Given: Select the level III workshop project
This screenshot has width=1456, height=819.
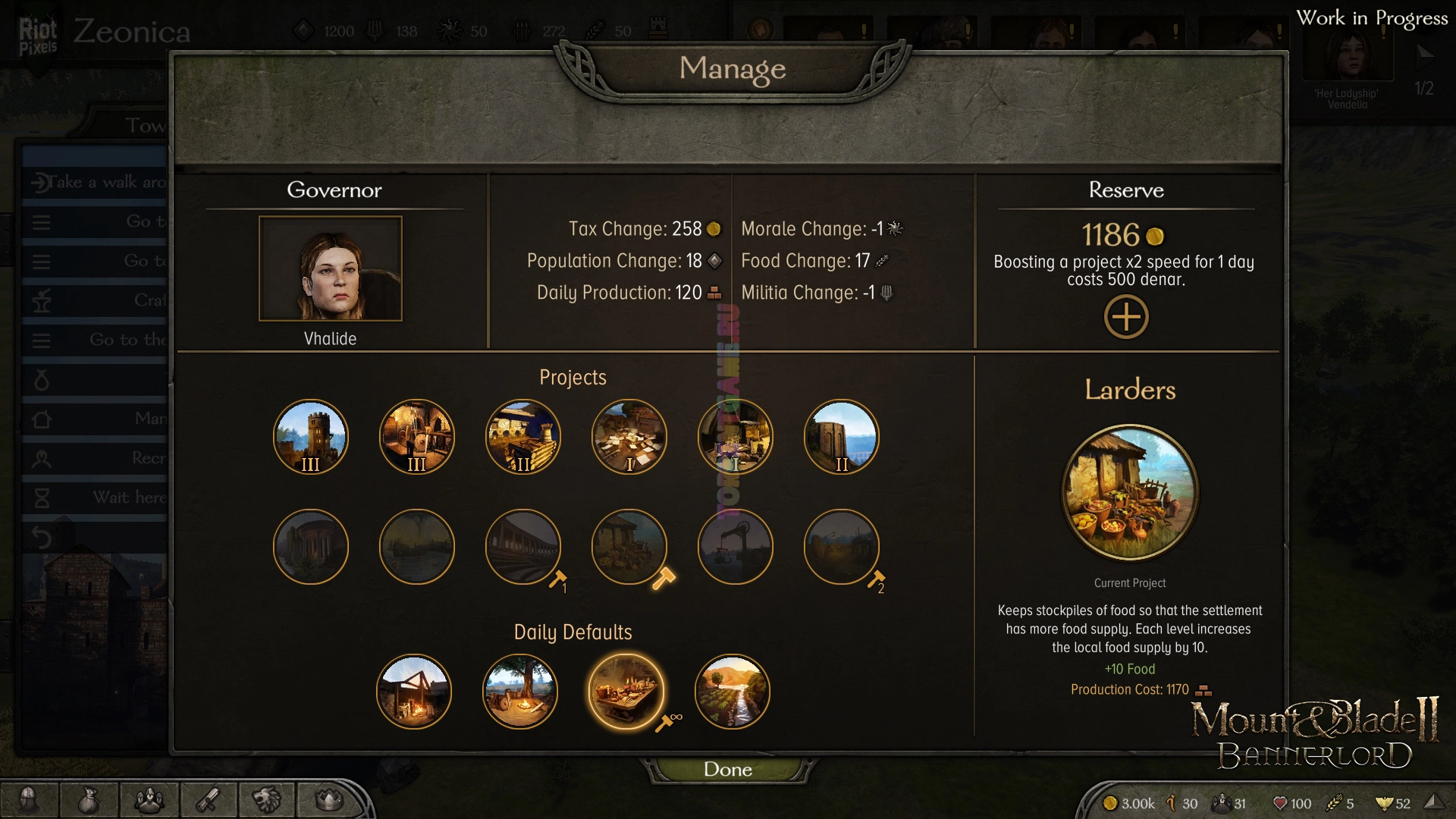Looking at the screenshot, I should pos(417,437).
